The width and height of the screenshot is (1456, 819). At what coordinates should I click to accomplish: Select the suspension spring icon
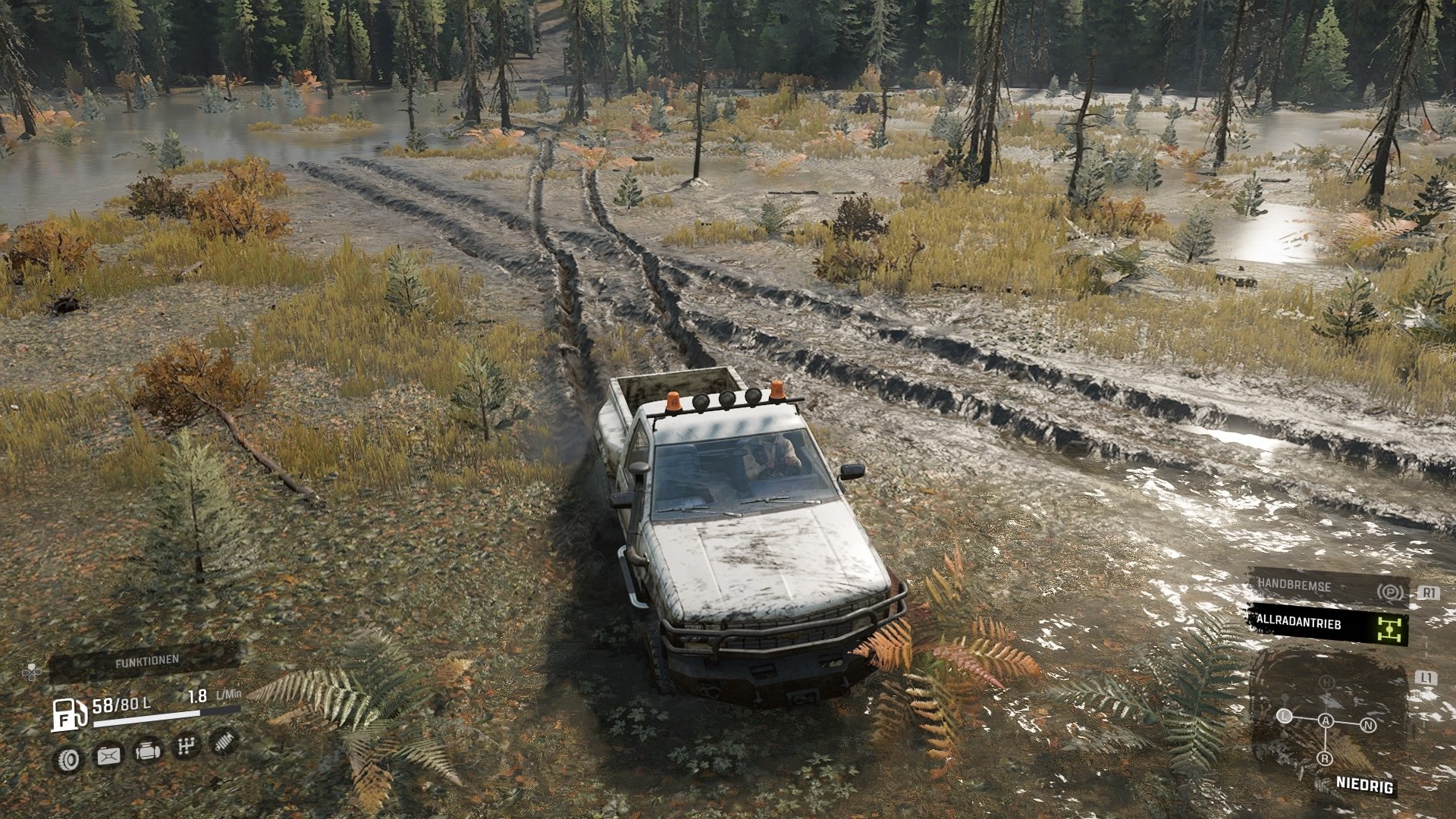(224, 742)
